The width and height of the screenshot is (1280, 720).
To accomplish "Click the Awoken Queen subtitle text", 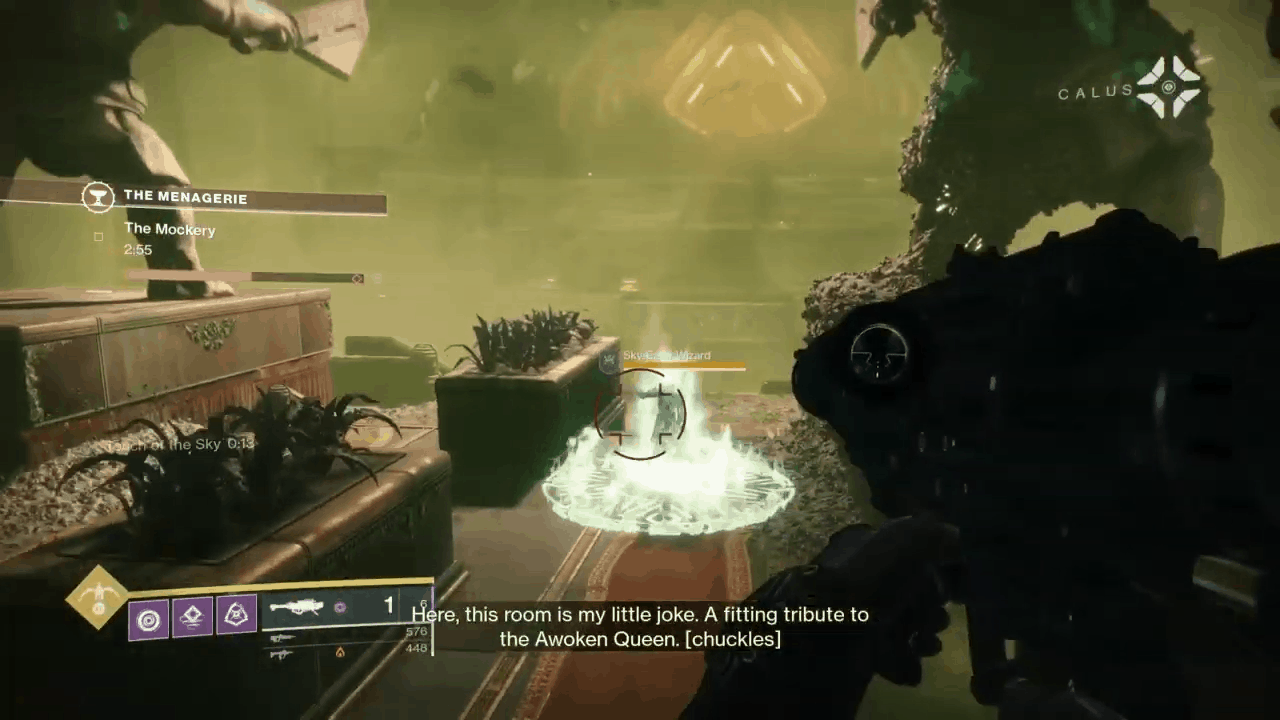I will pyautogui.click(x=640, y=627).
